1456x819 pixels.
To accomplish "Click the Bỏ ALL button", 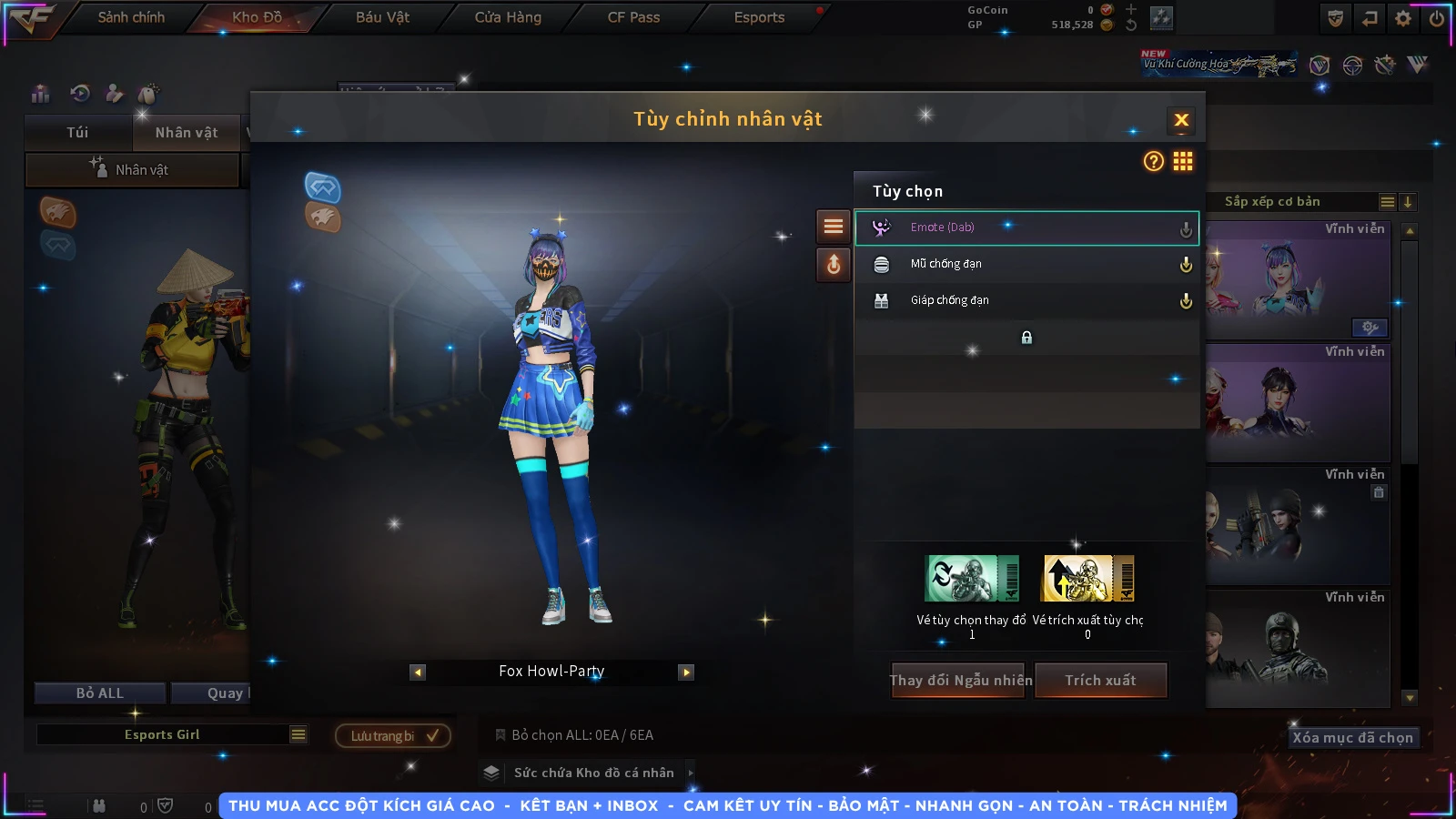I will (99, 693).
